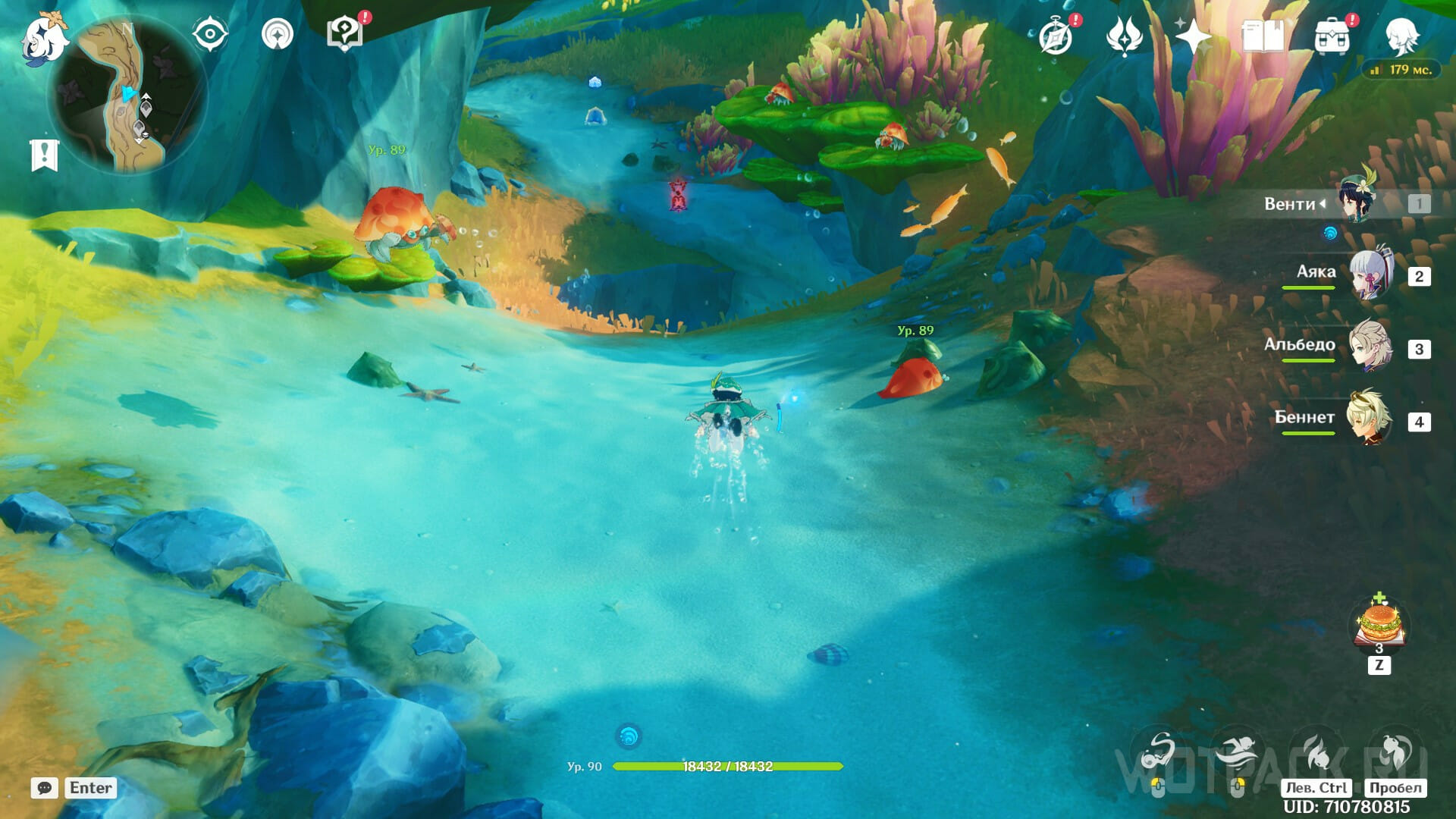Open the Adventurer Handbook book icon
The height and width of the screenshot is (819, 1456).
1263,36
